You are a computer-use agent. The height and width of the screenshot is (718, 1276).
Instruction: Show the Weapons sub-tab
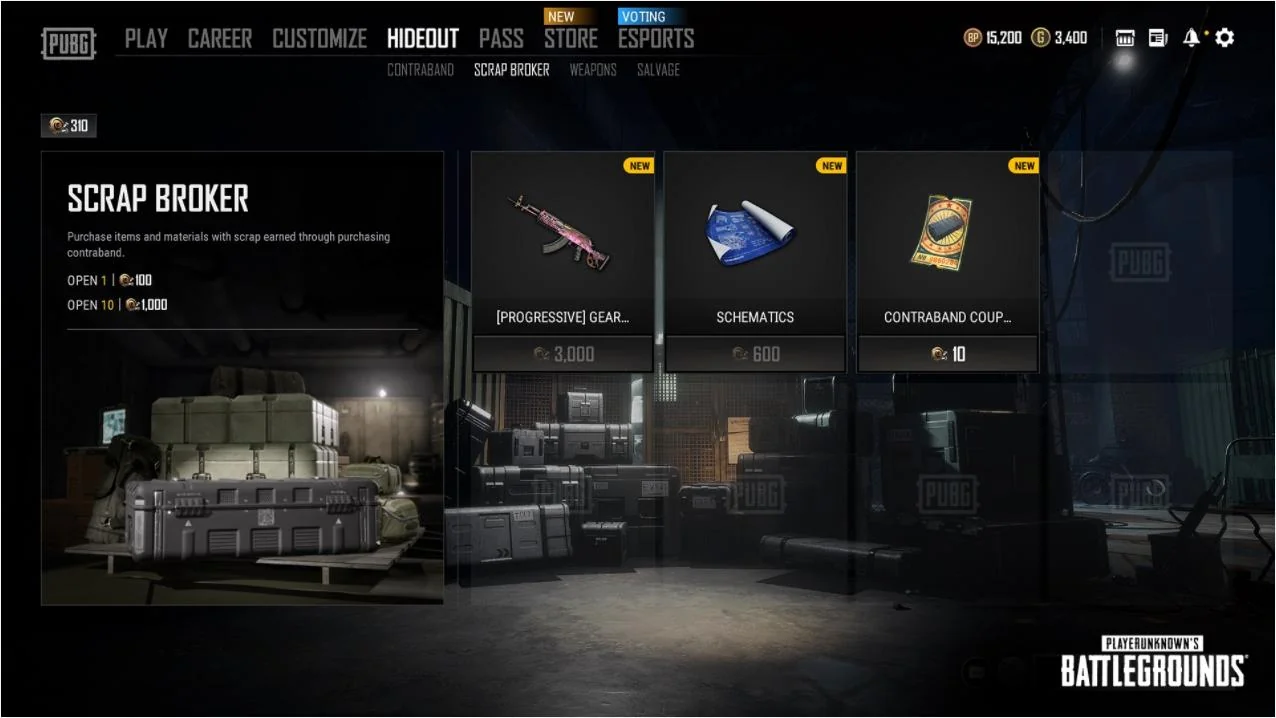pos(593,70)
